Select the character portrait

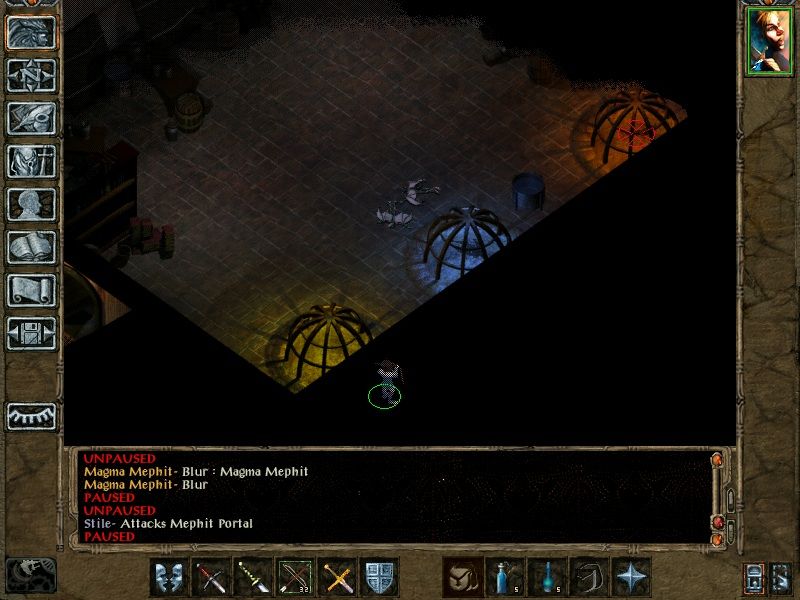pyautogui.click(x=768, y=42)
